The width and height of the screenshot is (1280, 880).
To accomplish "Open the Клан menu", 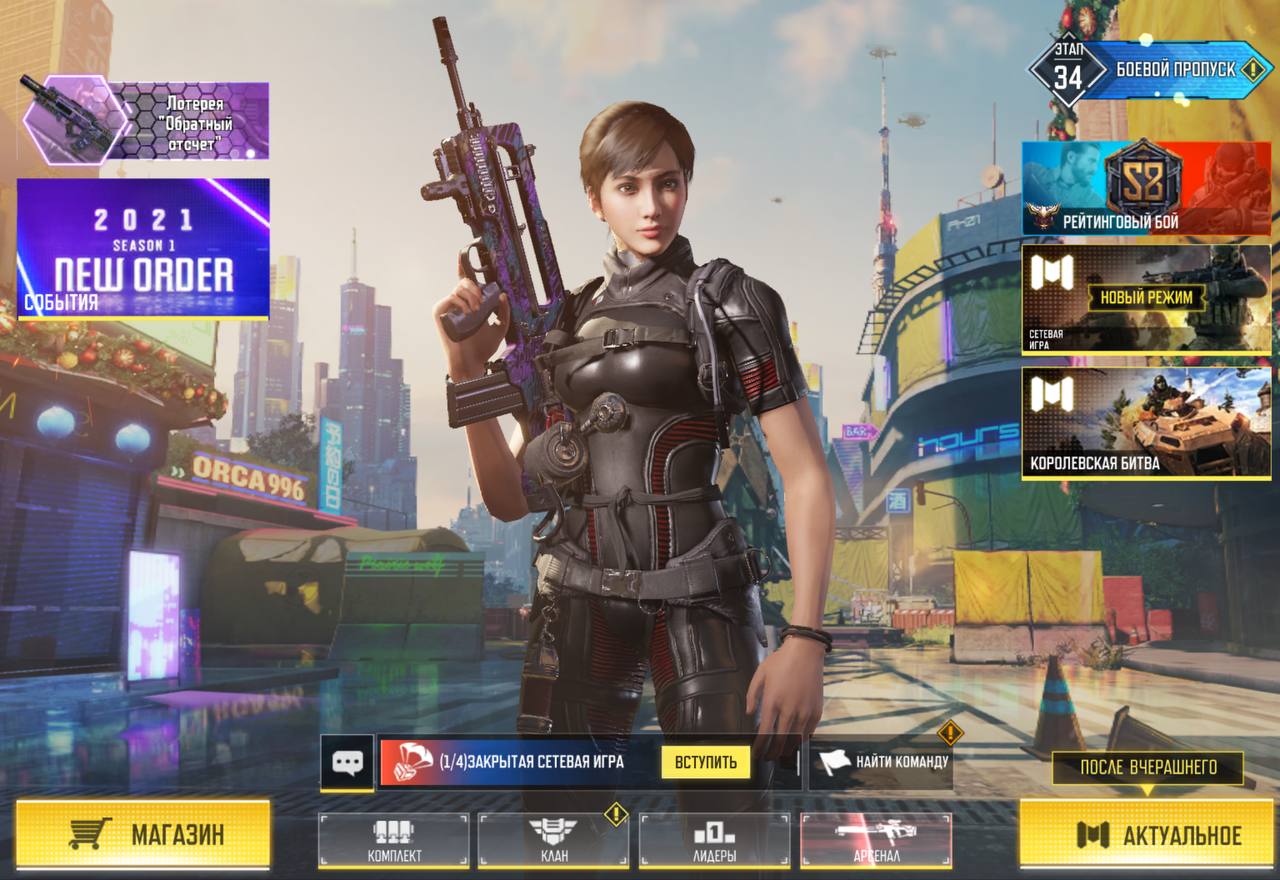I will [553, 840].
